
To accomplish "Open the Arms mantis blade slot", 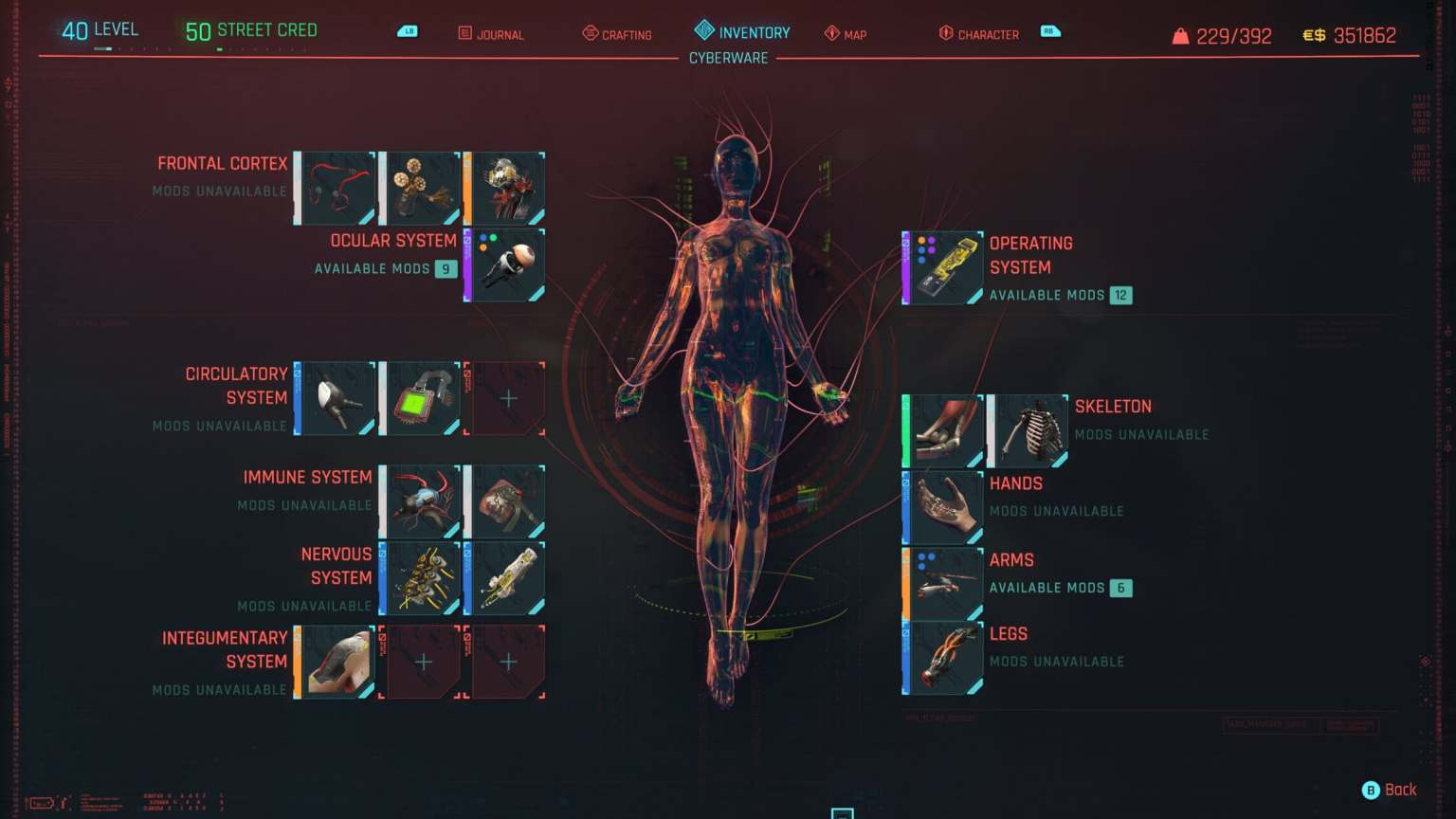I will pos(942,582).
